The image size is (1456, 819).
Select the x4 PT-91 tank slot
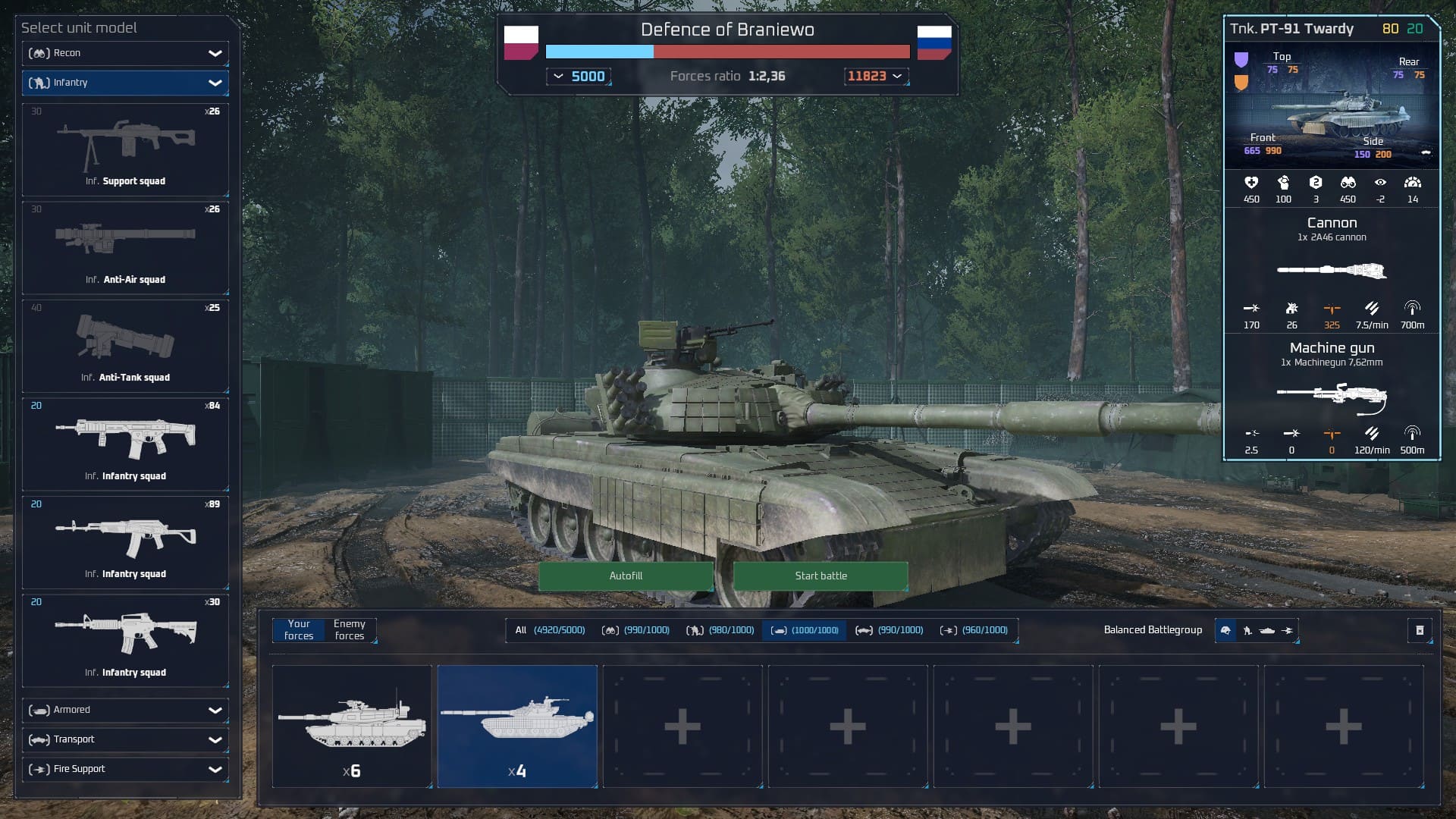coord(517,726)
